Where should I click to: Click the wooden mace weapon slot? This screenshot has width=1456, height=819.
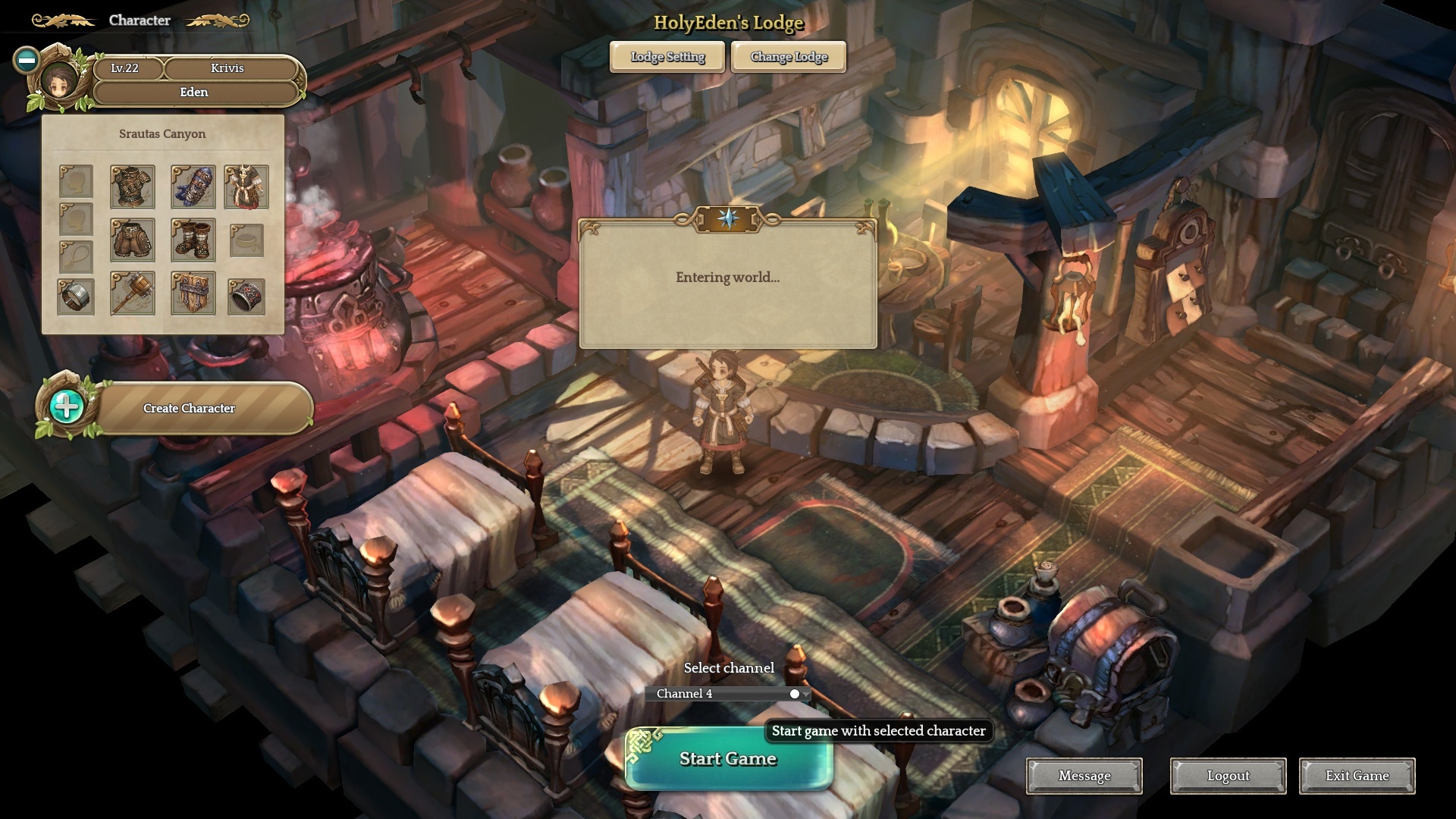(x=133, y=293)
